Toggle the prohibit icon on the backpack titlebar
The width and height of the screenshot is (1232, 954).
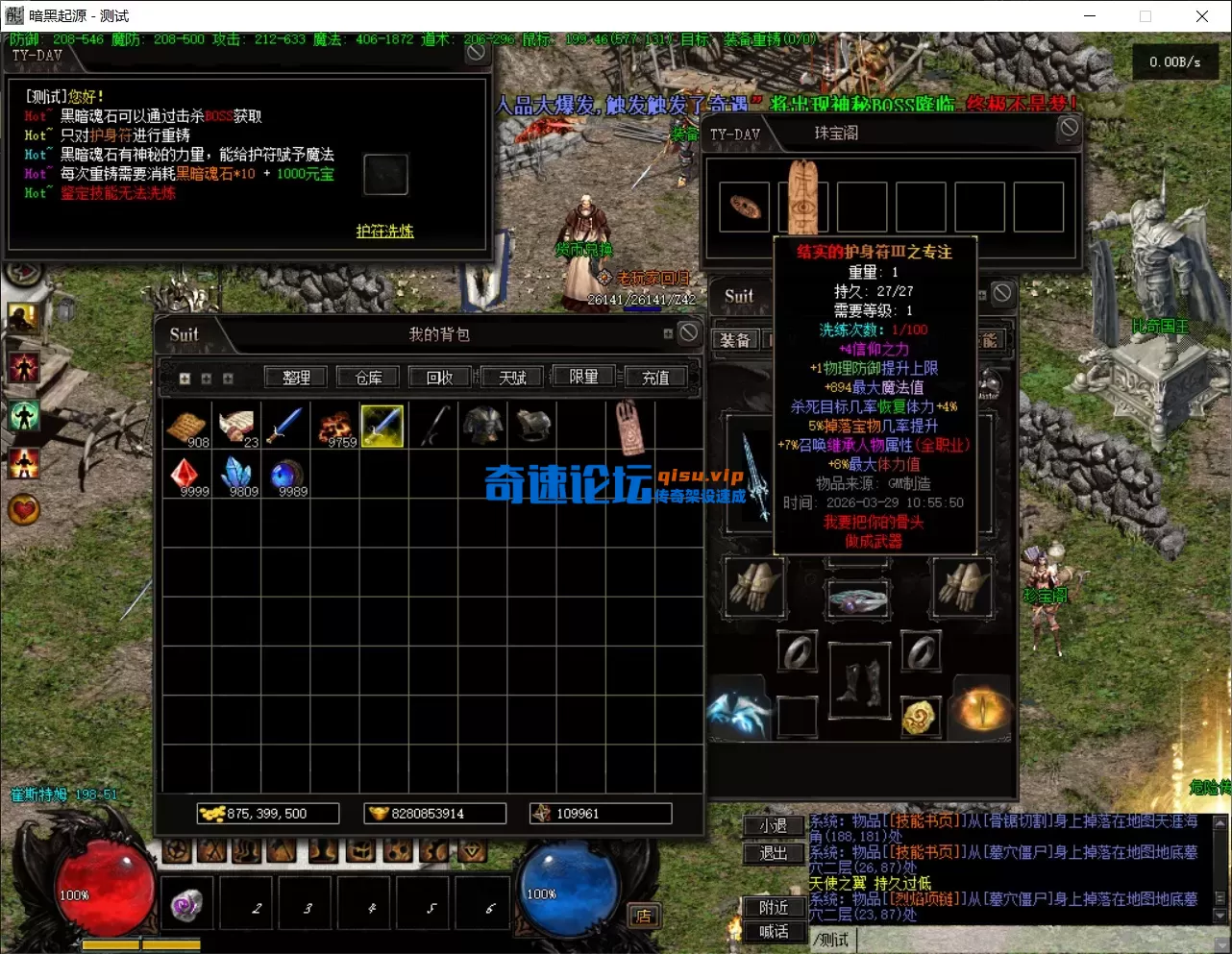pos(688,331)
